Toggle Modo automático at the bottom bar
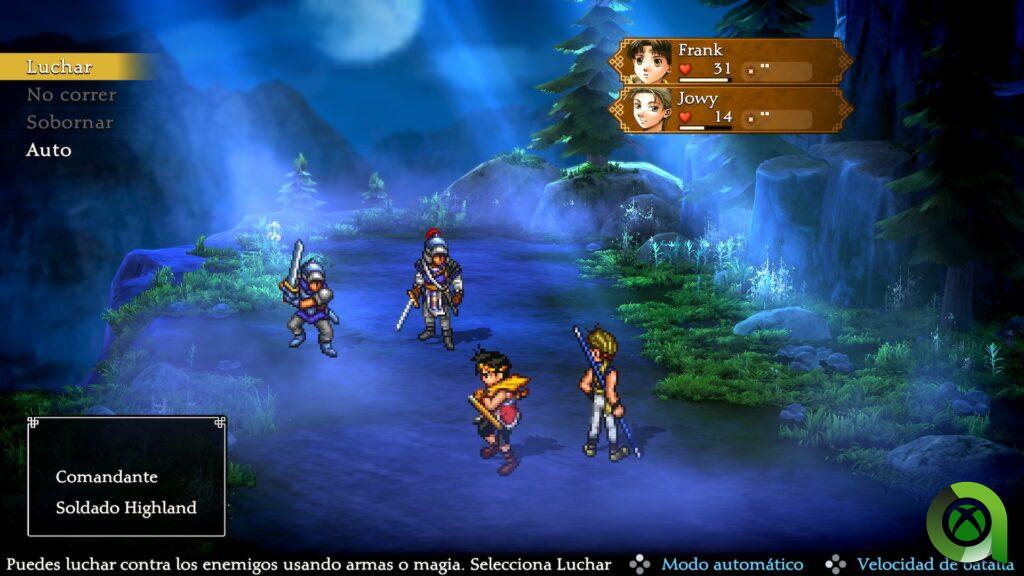 point(732,565)
